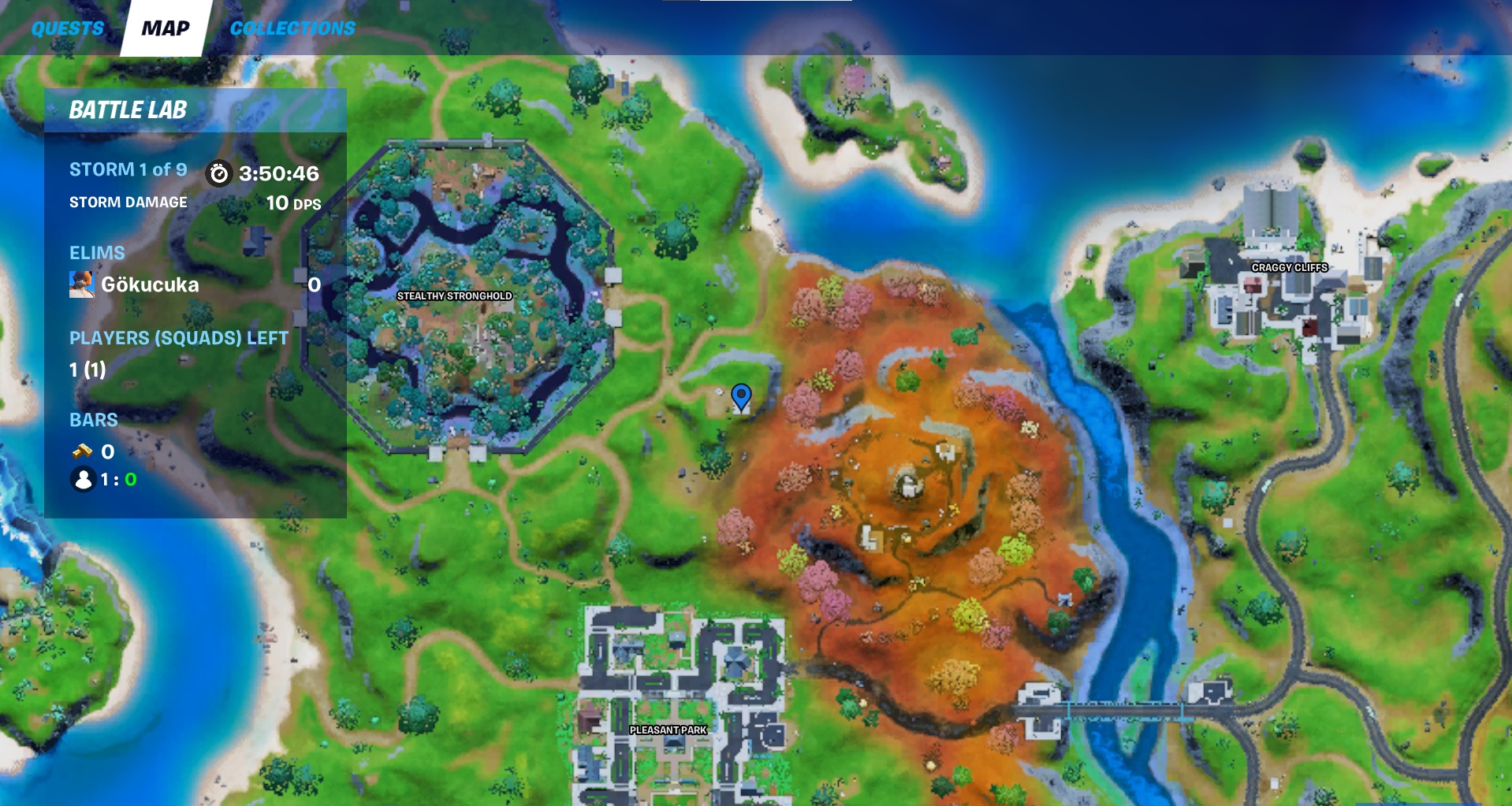The image size is (1512, 806).
Task: Click the storm timer stopwatch icon
Action: [x=218, y=175]
